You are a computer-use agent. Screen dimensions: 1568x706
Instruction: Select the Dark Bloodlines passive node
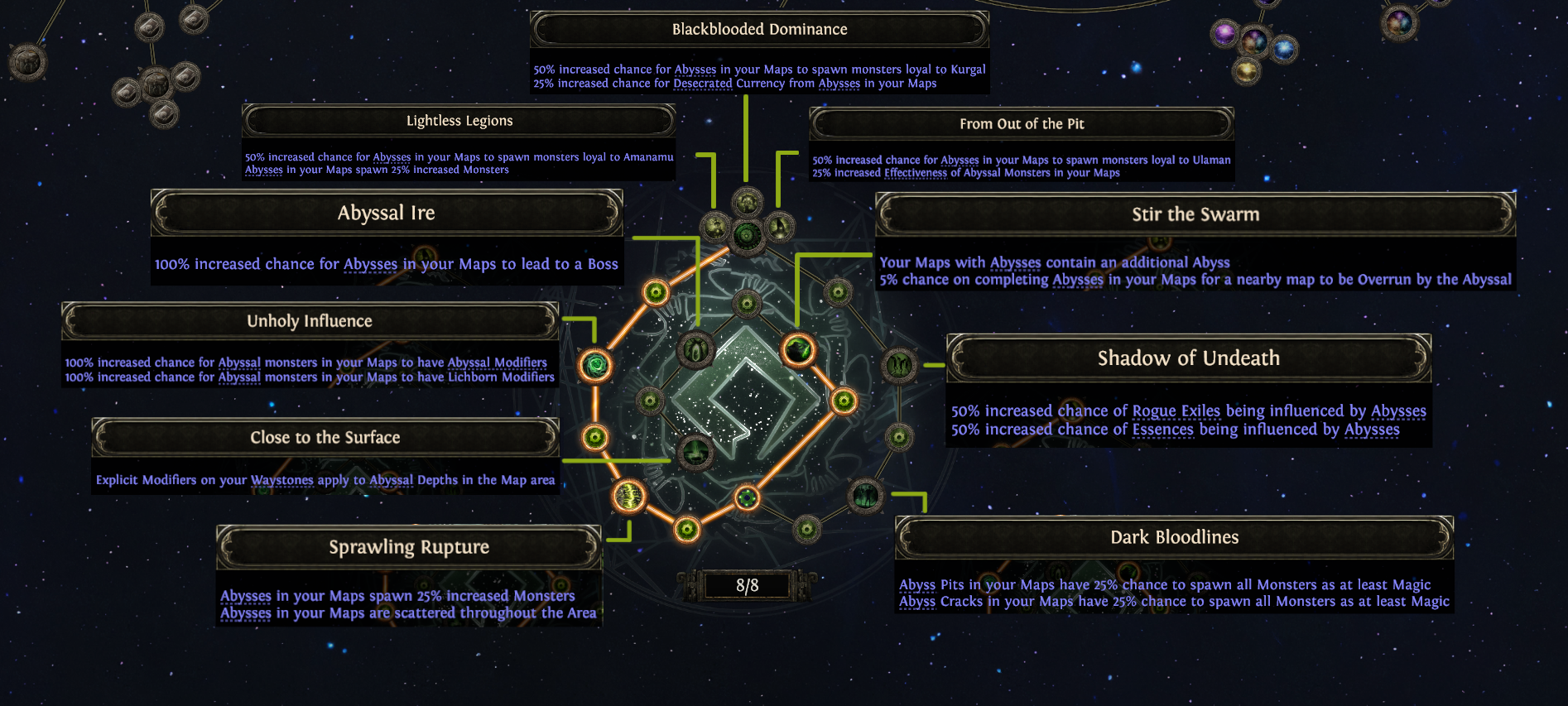tap(866, 497)
